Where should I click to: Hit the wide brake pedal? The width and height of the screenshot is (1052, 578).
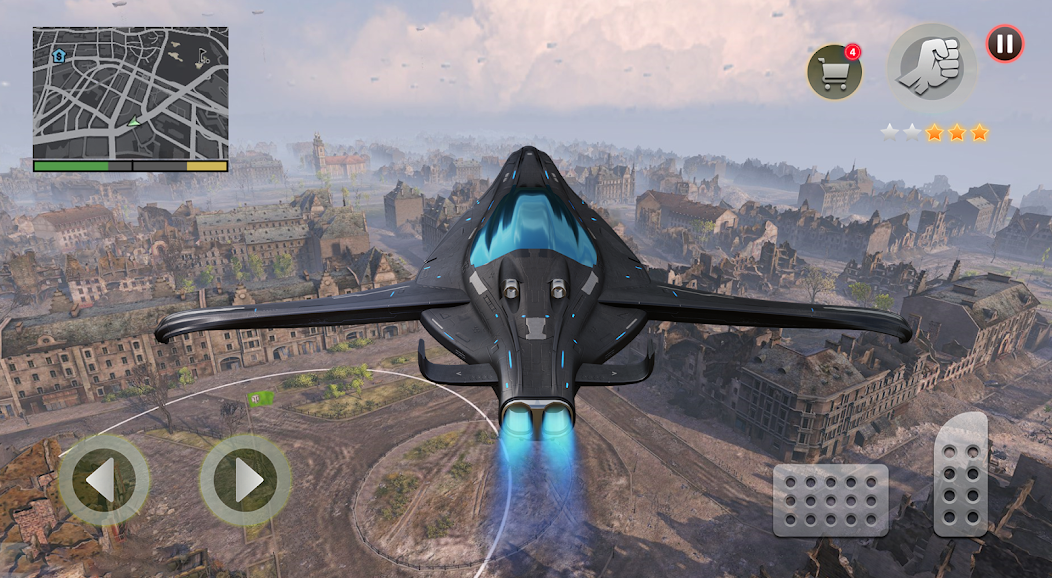(x=830, y=500)
